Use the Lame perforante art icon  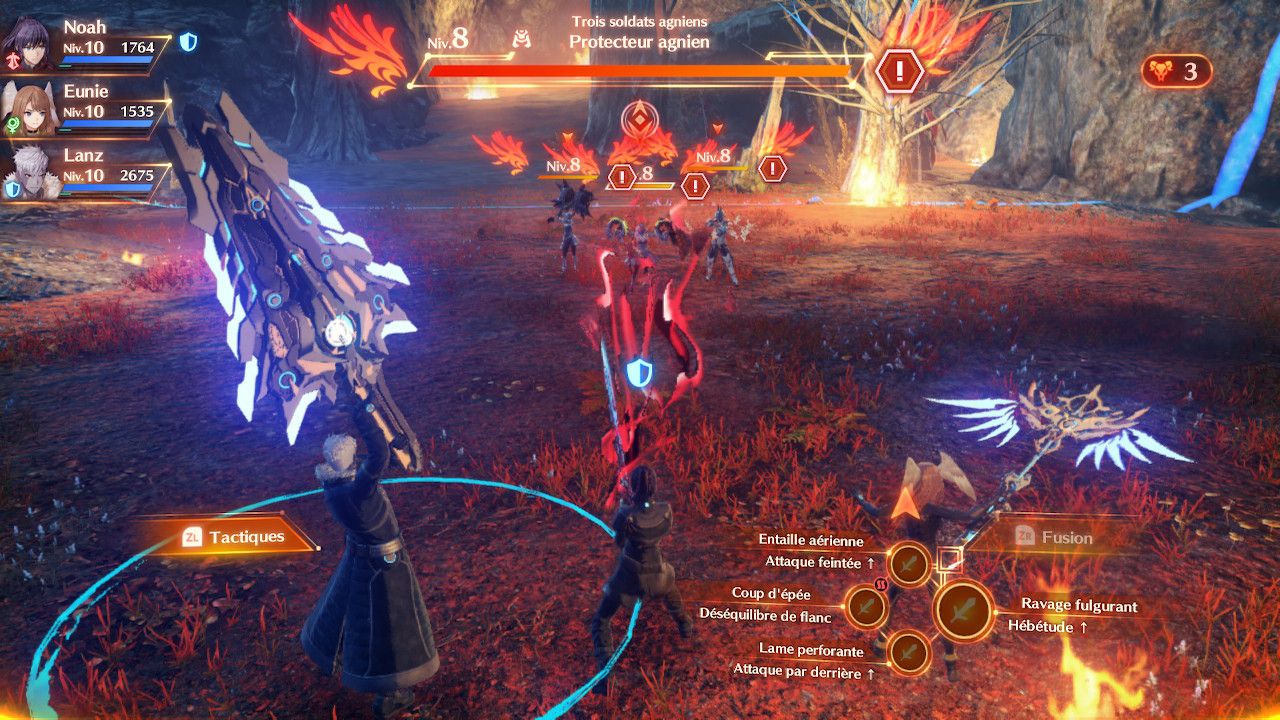coord(909,652)
